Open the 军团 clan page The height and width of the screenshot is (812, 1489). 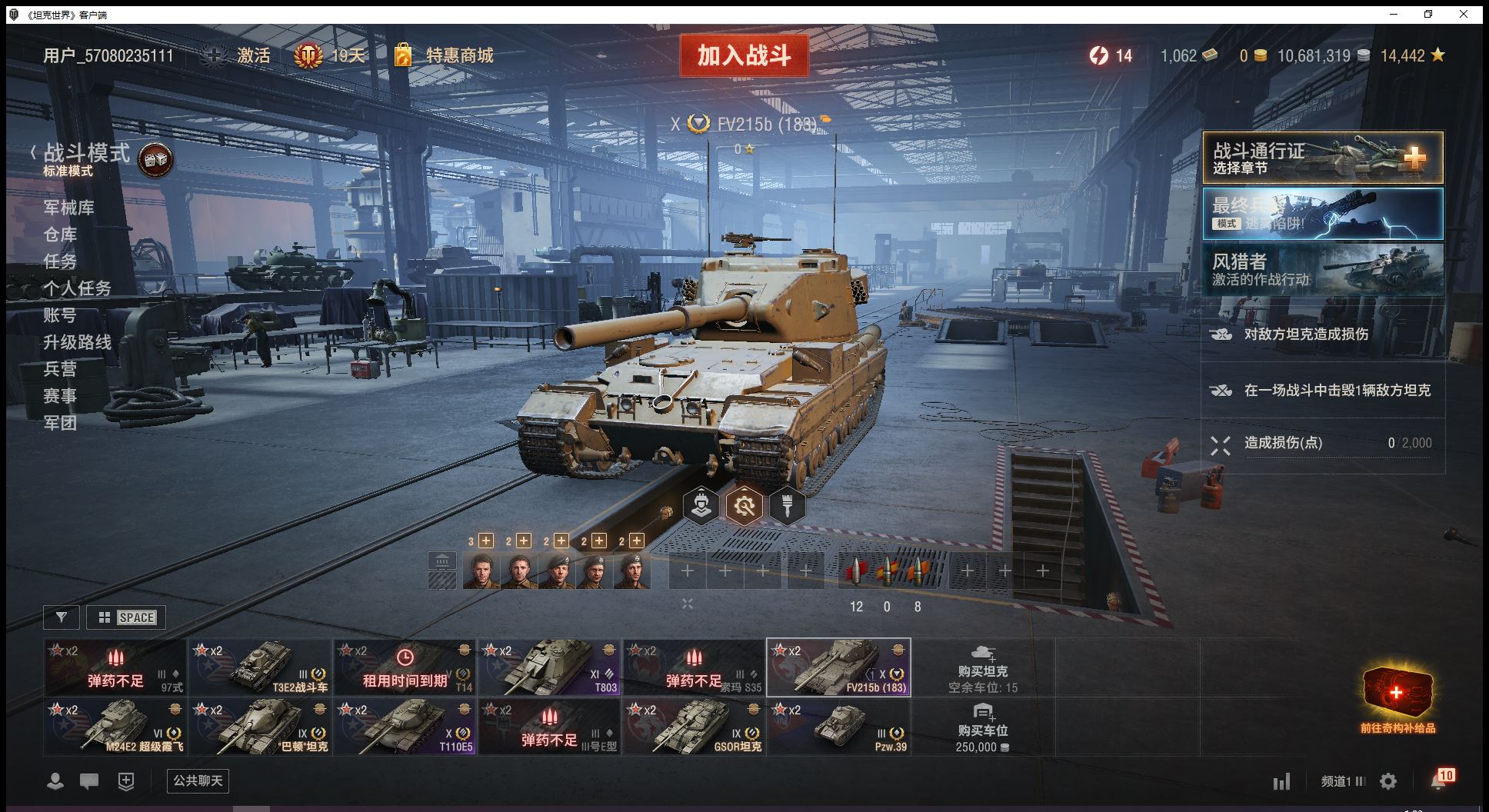(x=60, y=423)
